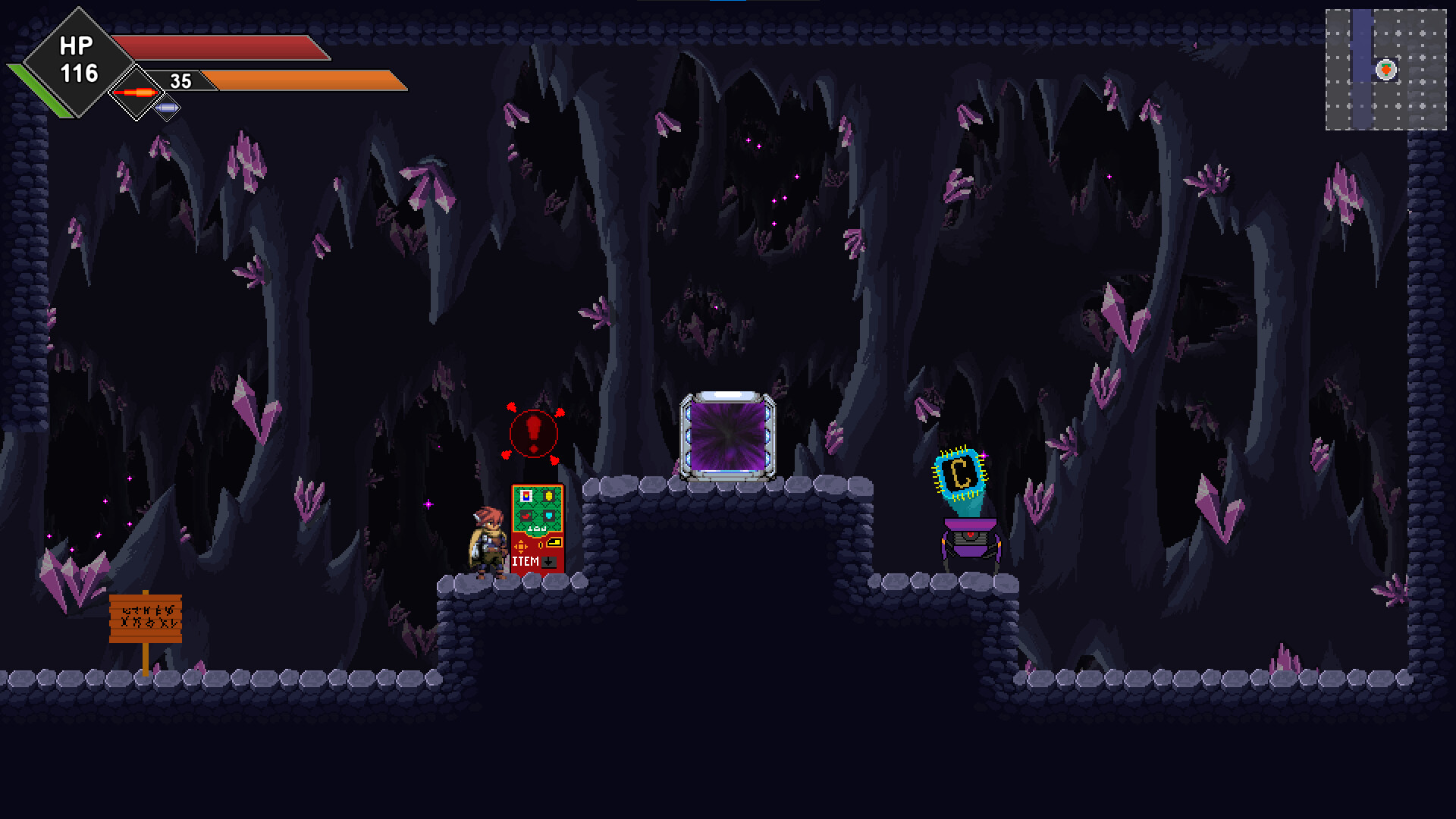The height and width of the screenshot is (819, 1456).
Task: Click the number 35 ammo counter
Action: [x=180, y=80]
